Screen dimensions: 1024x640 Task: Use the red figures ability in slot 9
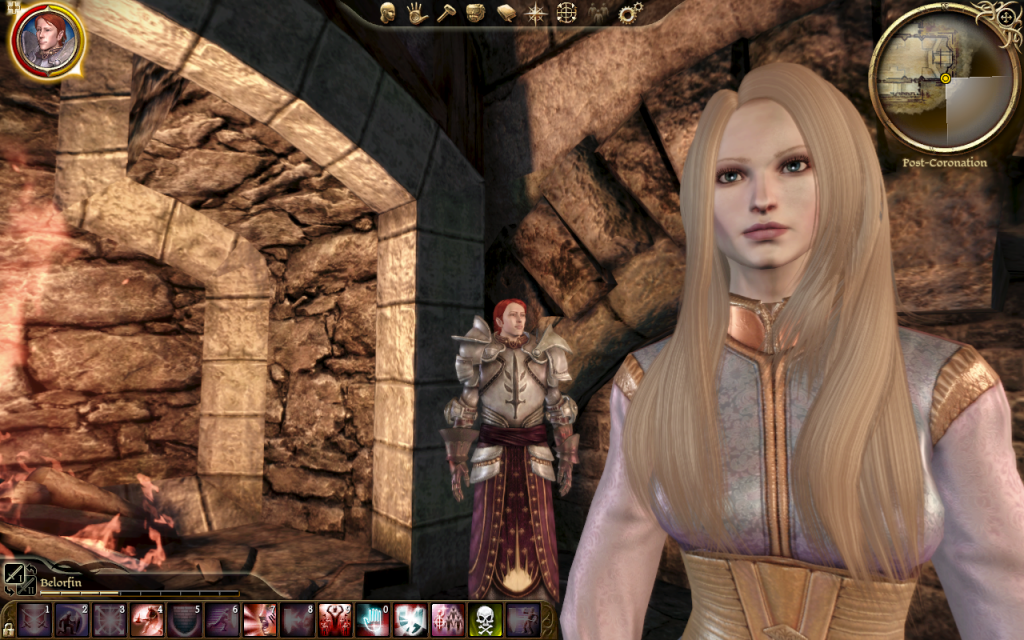[x=334, y=620]
